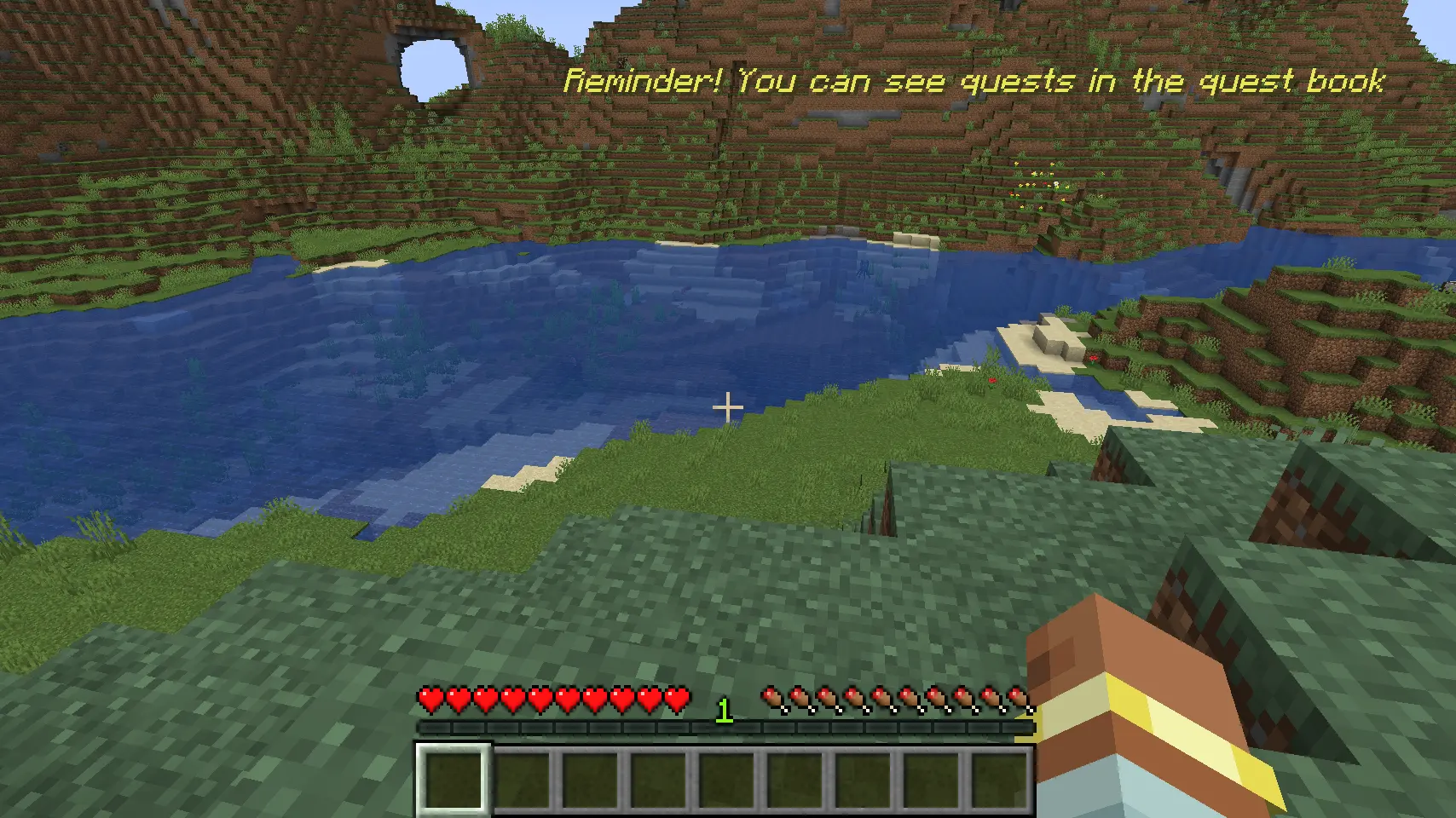Screen dimensions: 1456x818
Task: Click the word 'quests' in the yellow reminder
Action: click(1019, 82)
